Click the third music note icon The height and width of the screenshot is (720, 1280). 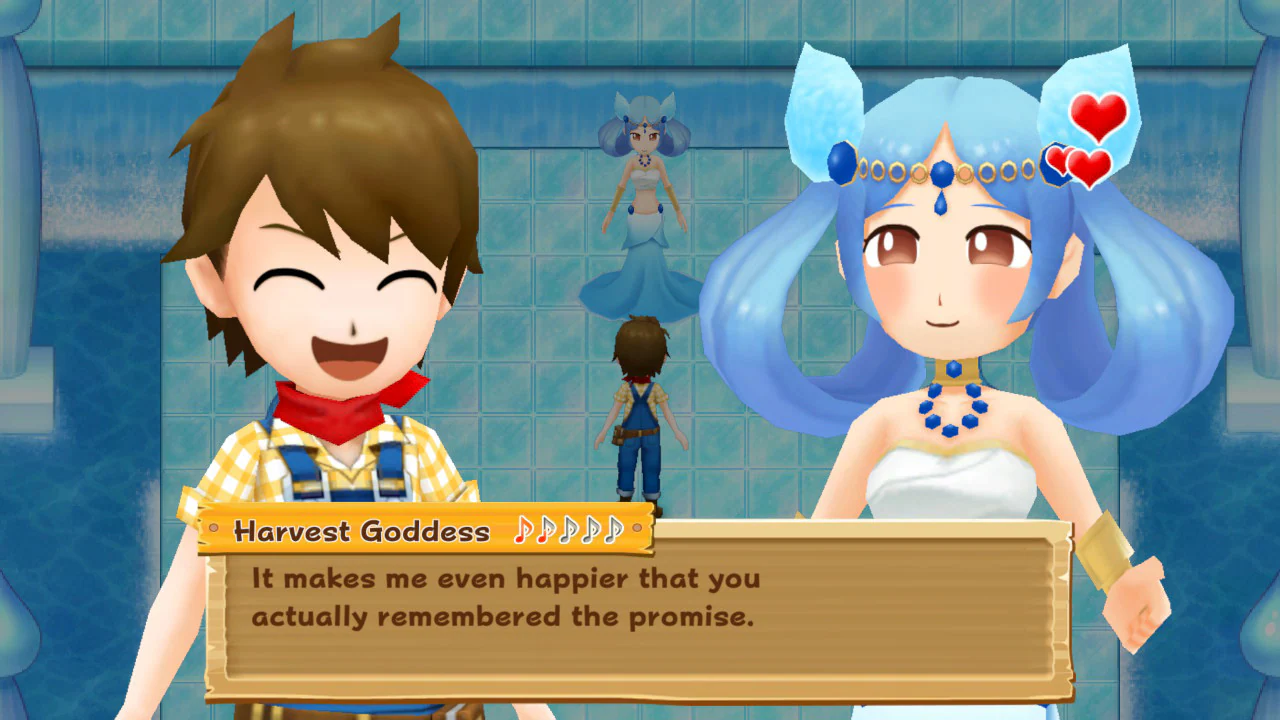click(x=568, y=530)
